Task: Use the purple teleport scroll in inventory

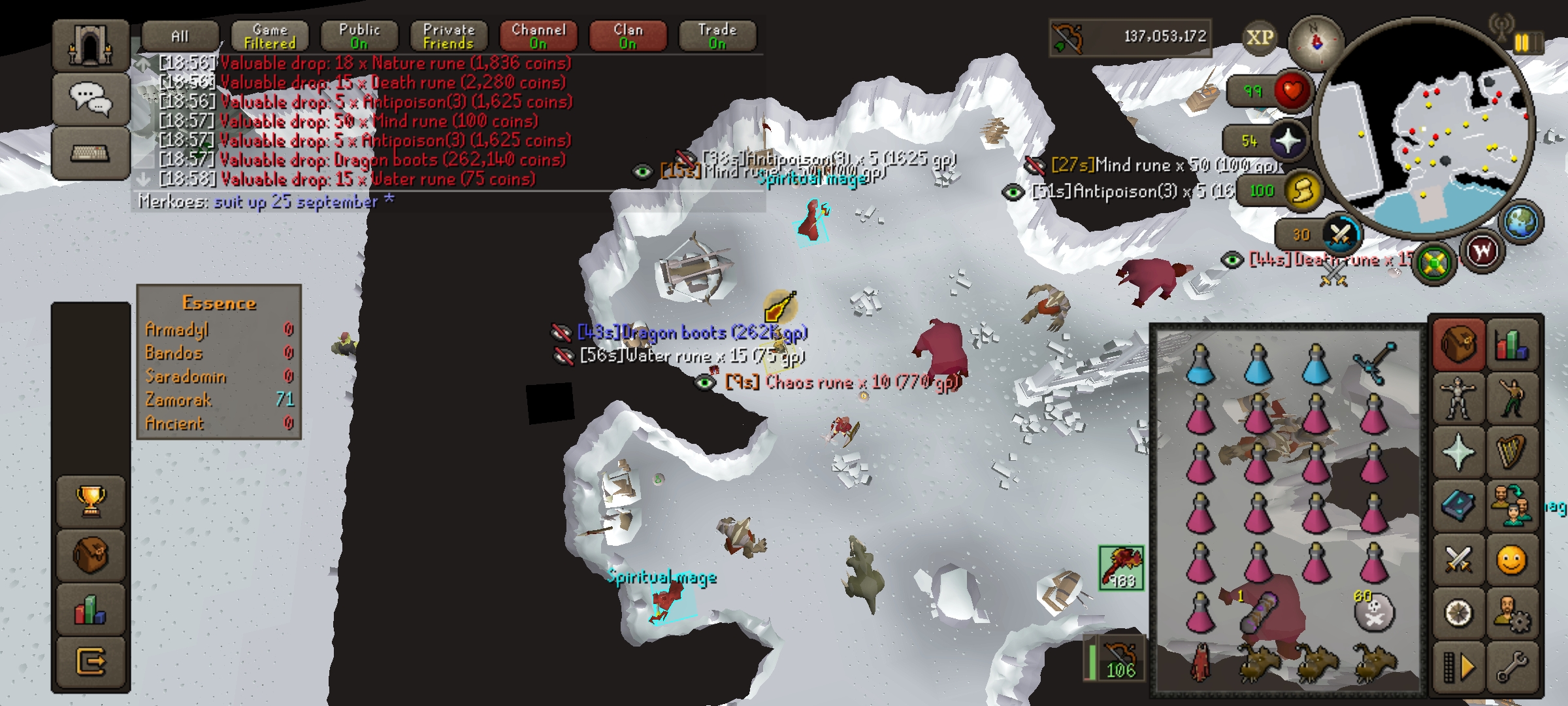Action: (x=1260, y=613)
